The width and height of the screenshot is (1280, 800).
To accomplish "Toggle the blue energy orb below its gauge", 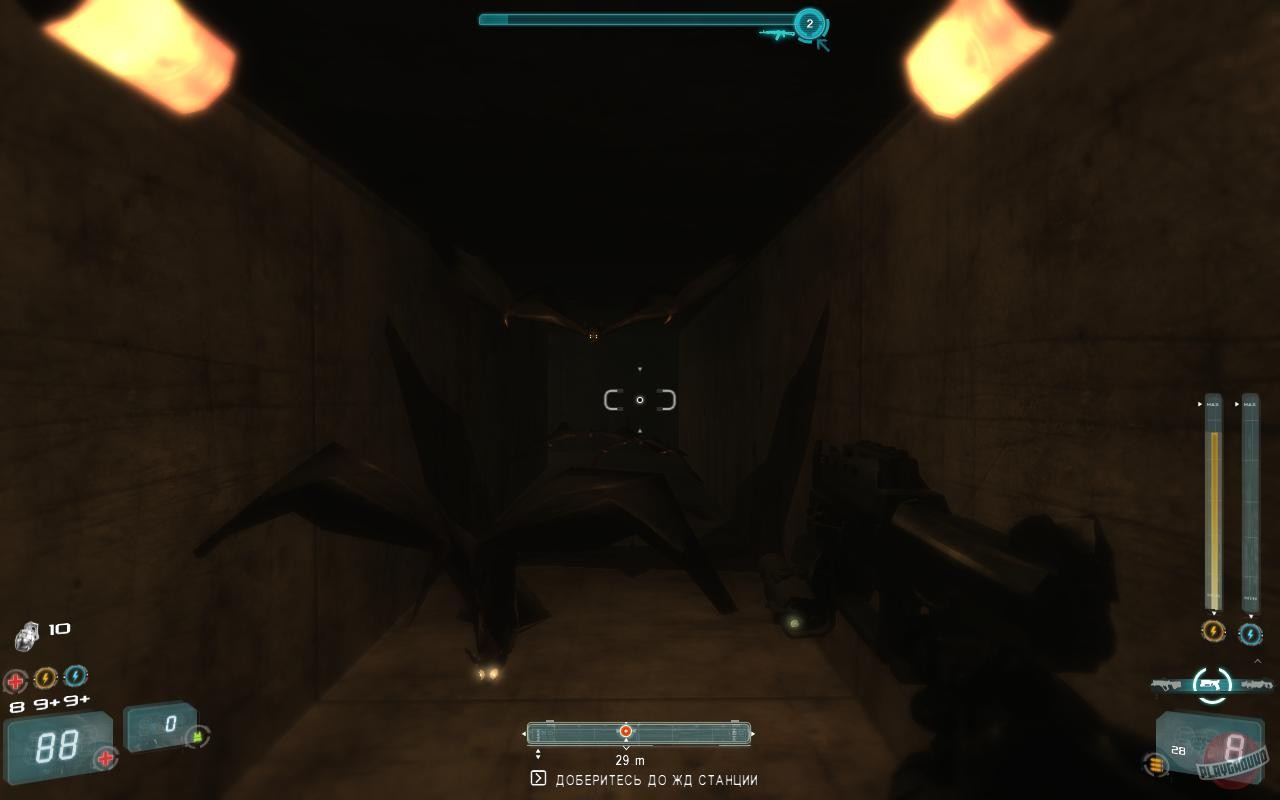I will [1250, 633].
